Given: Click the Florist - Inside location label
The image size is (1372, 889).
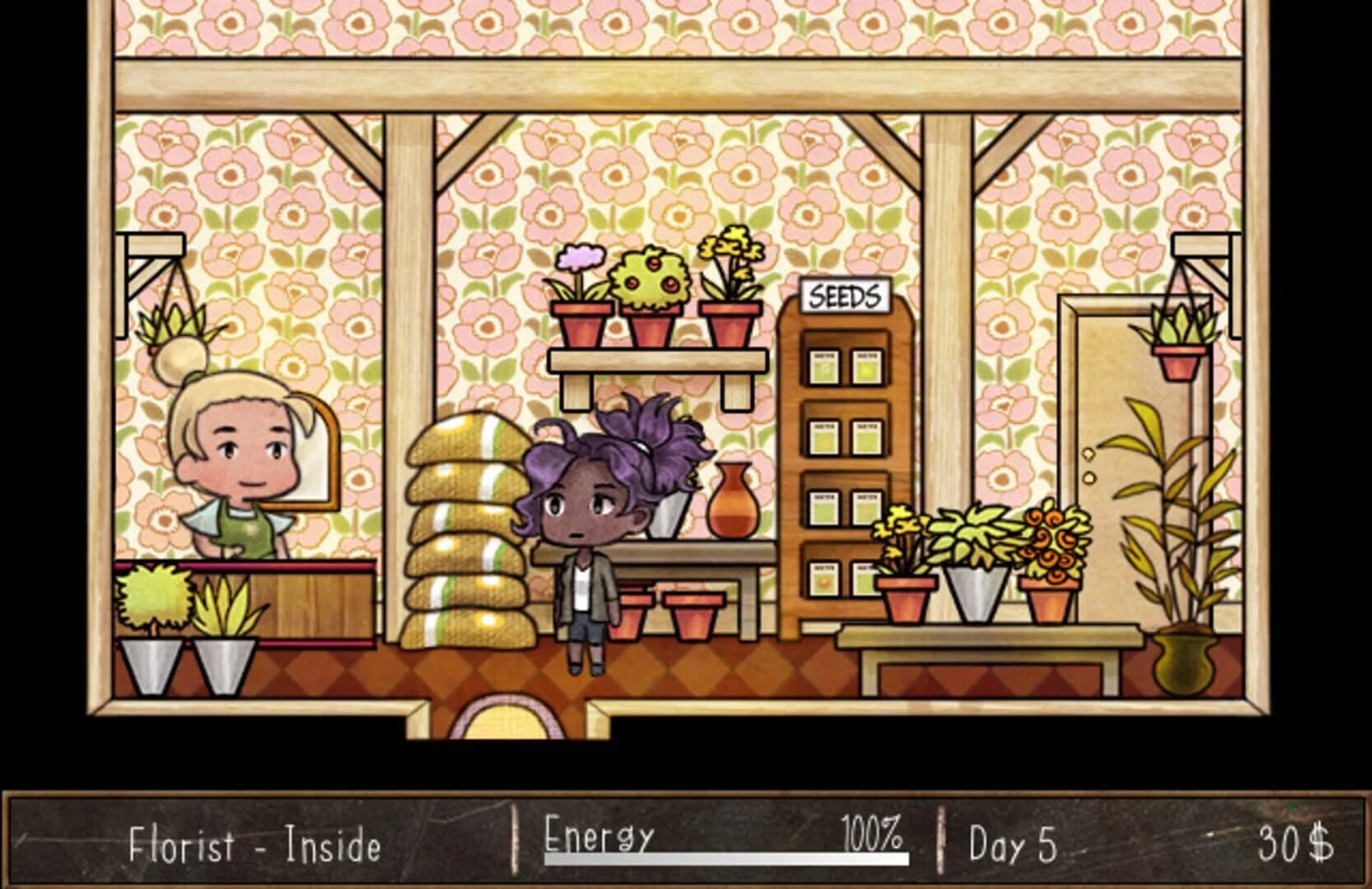Looking at the screenshot, I should click(x=255, y=841).
